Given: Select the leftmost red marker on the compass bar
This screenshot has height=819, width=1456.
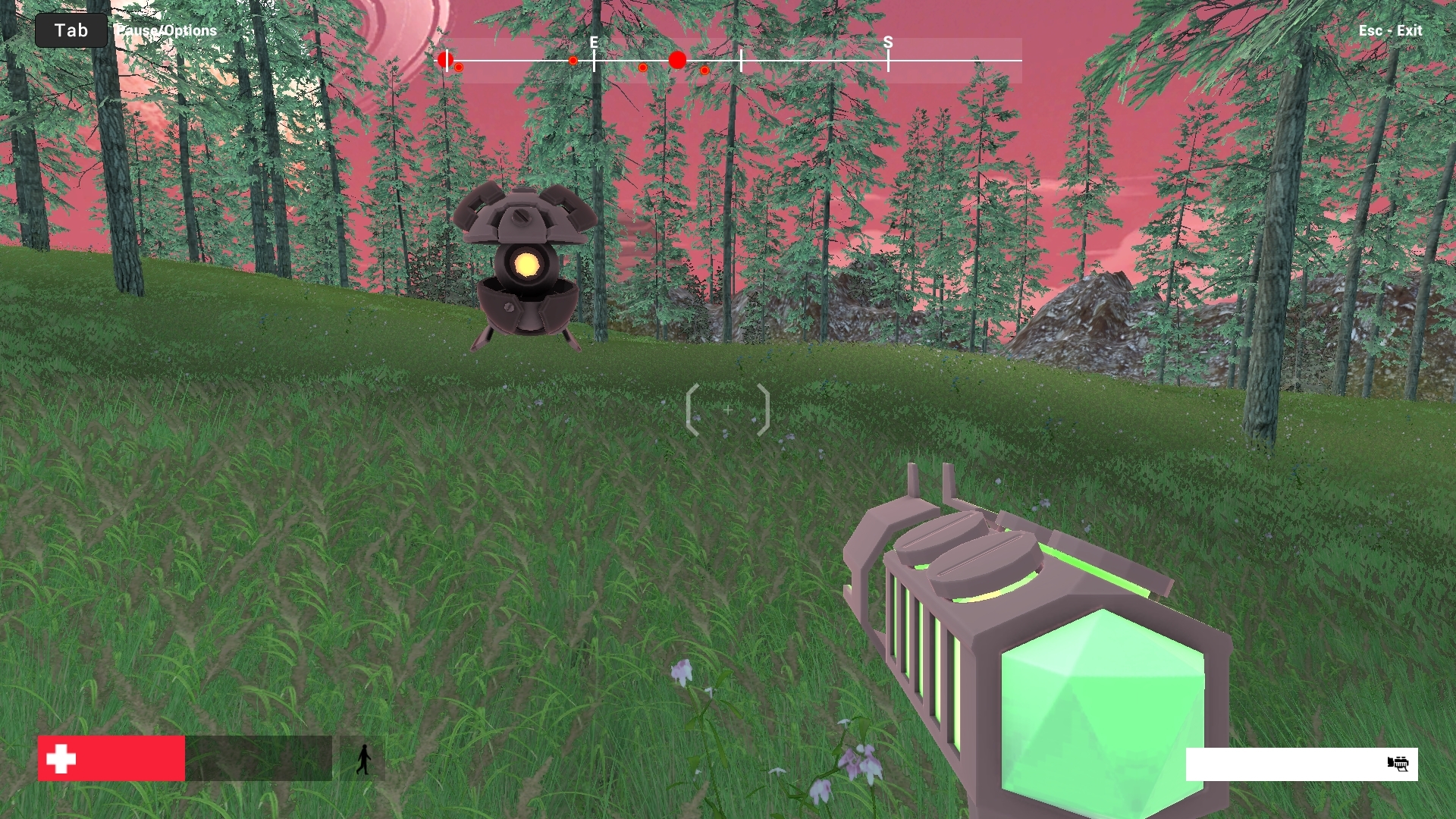Looking at the screenshot, I should pos(444,58).
